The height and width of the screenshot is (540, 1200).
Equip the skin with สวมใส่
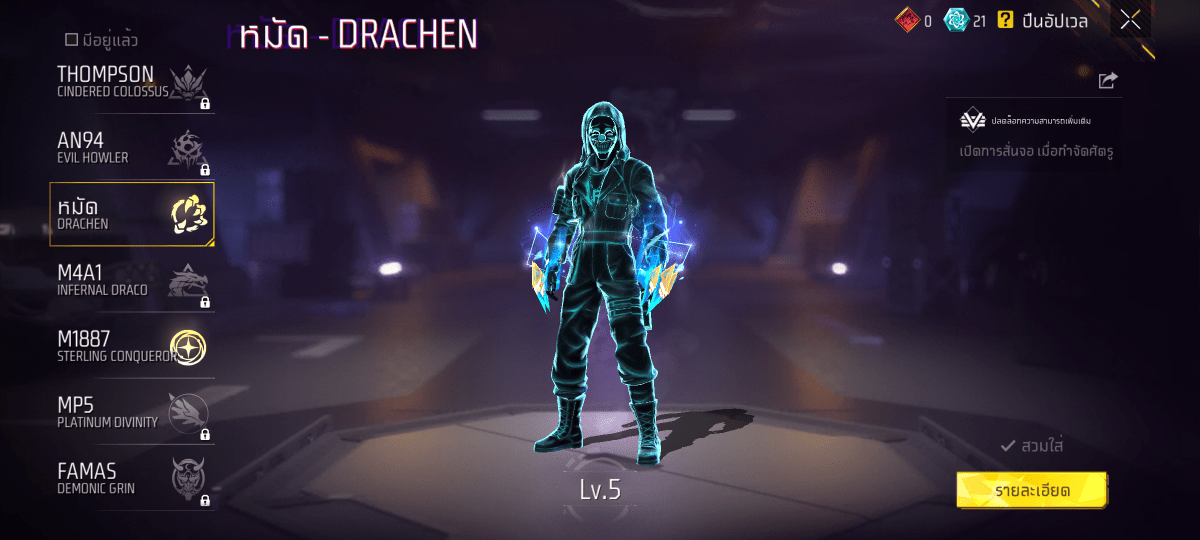click(x=1032, y=446)
